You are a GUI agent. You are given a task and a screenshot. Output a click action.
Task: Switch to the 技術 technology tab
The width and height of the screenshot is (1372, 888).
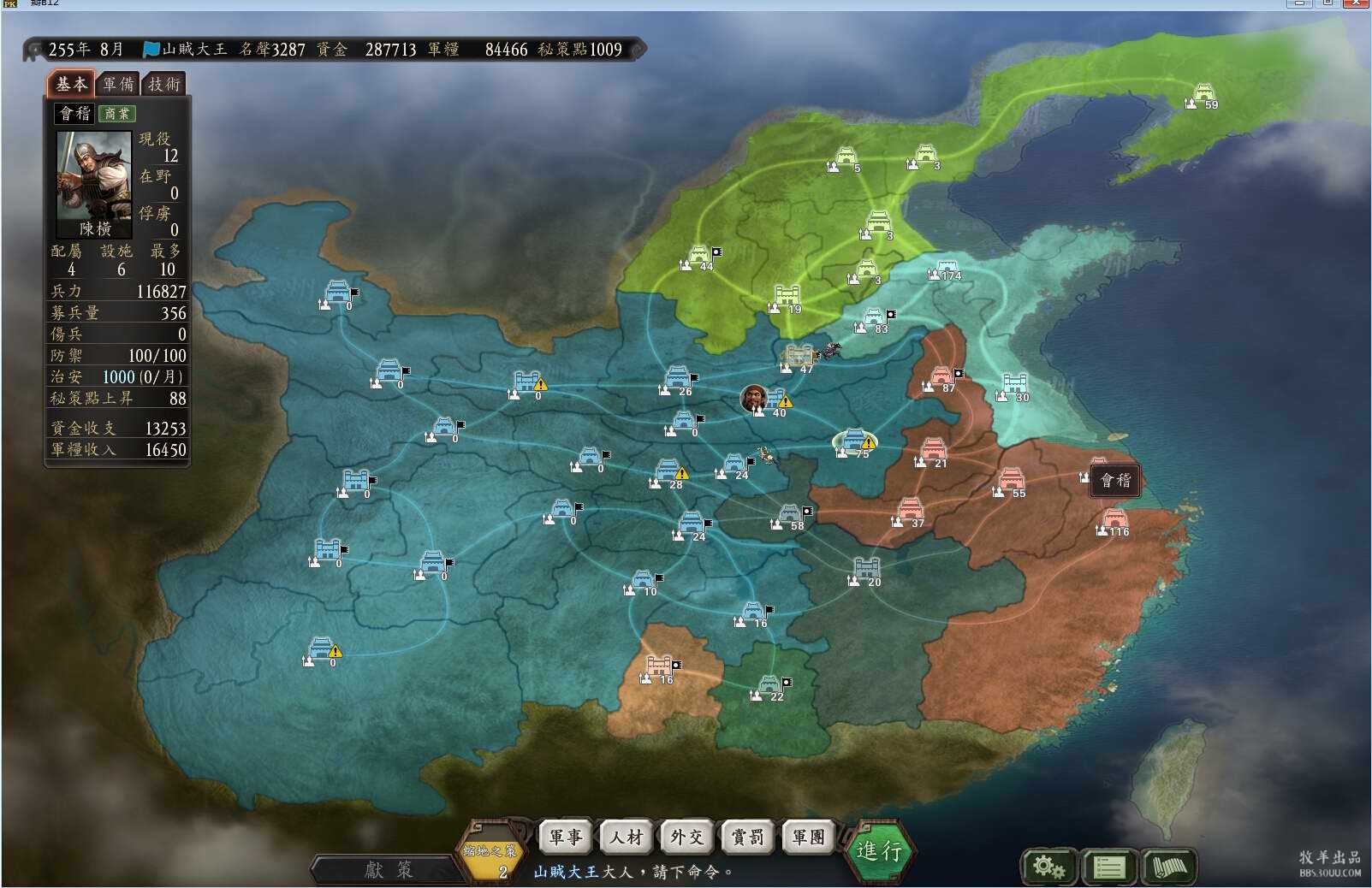(164, 84)
